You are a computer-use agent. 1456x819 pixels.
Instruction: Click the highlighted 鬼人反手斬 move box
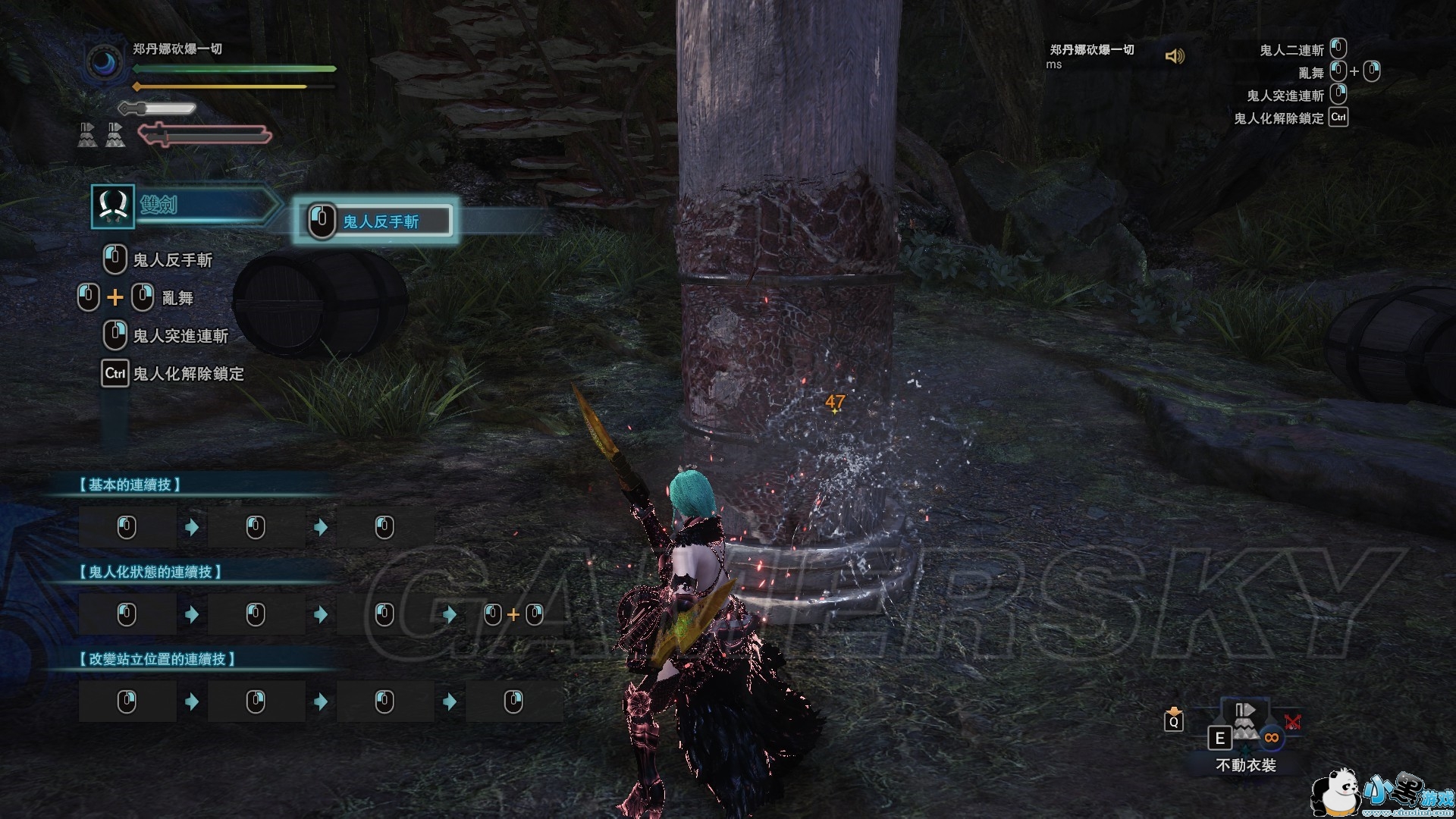pyautogui.click(x=377, y=221)
